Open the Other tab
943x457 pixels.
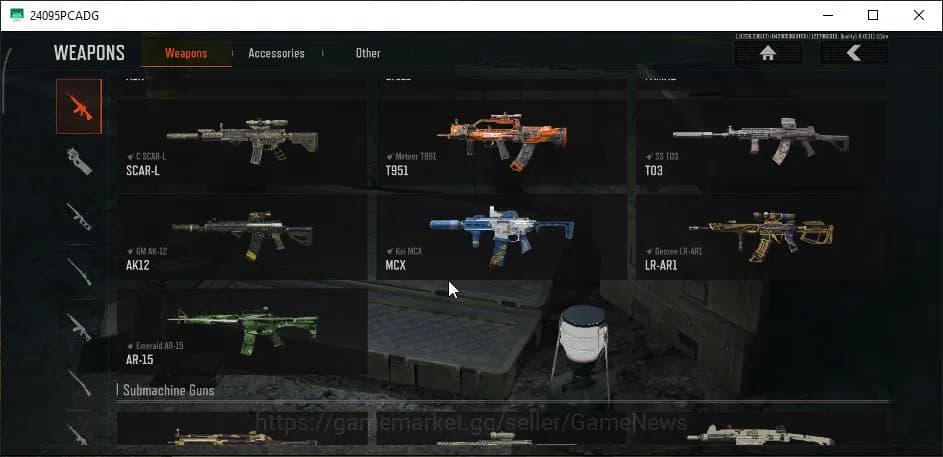click(368, 53)
